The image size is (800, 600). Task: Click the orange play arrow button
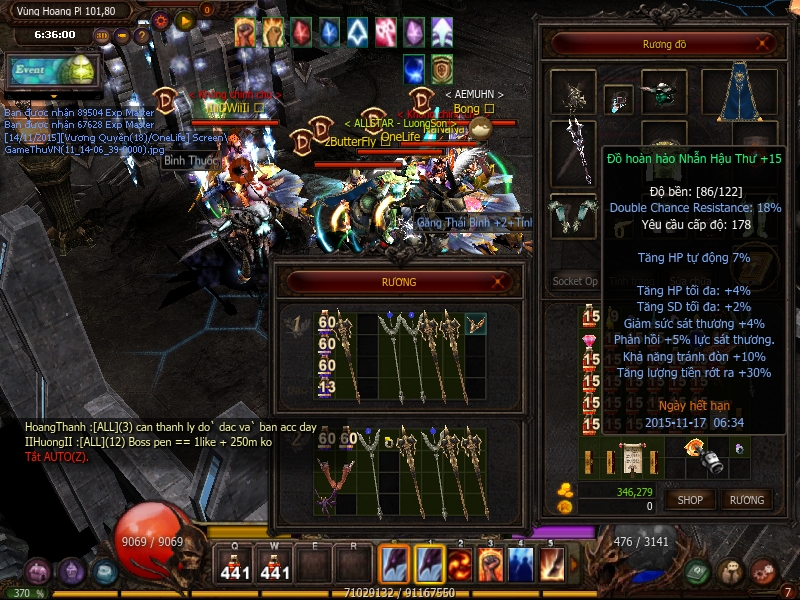[x=184, y=19]
